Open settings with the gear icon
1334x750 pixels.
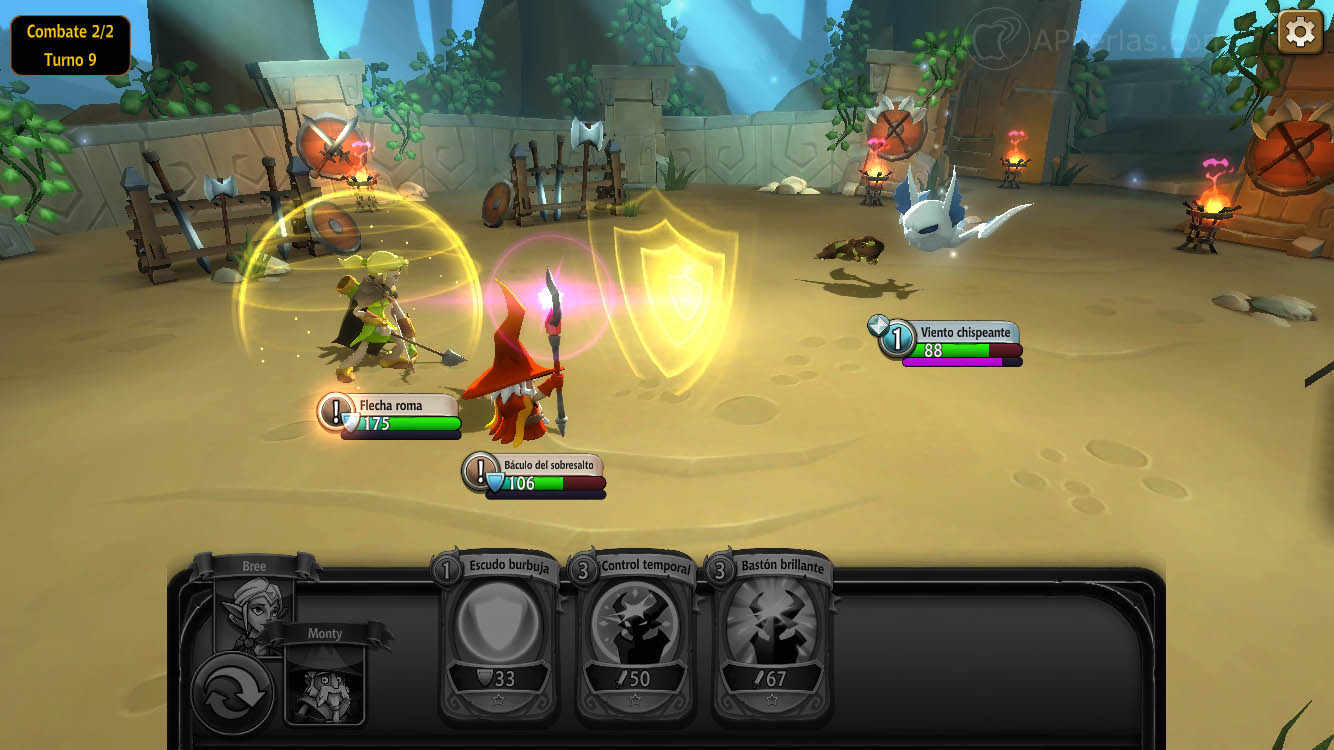coord(1299,32)
